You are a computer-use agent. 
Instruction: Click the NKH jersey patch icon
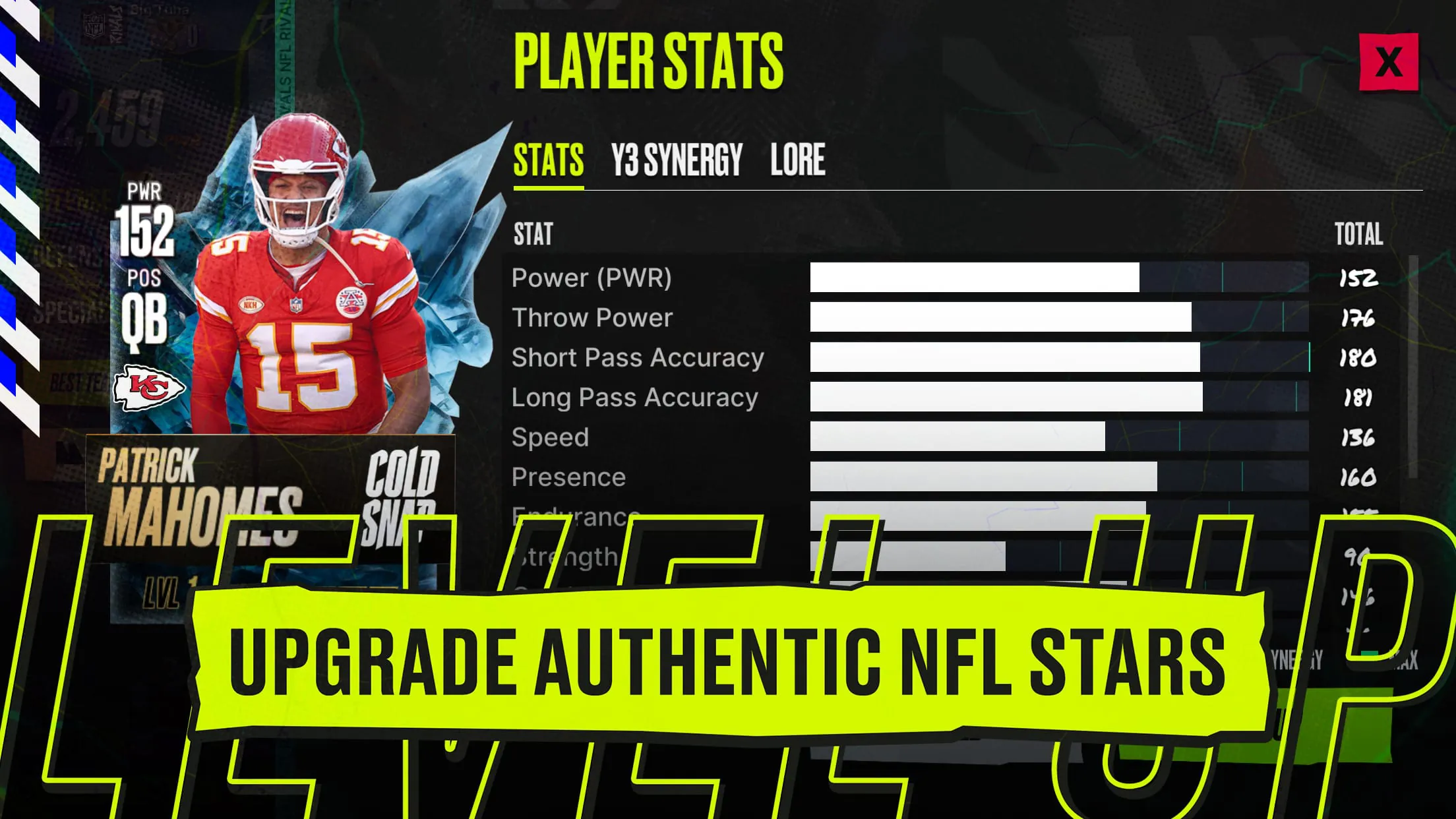coord(251,305)
